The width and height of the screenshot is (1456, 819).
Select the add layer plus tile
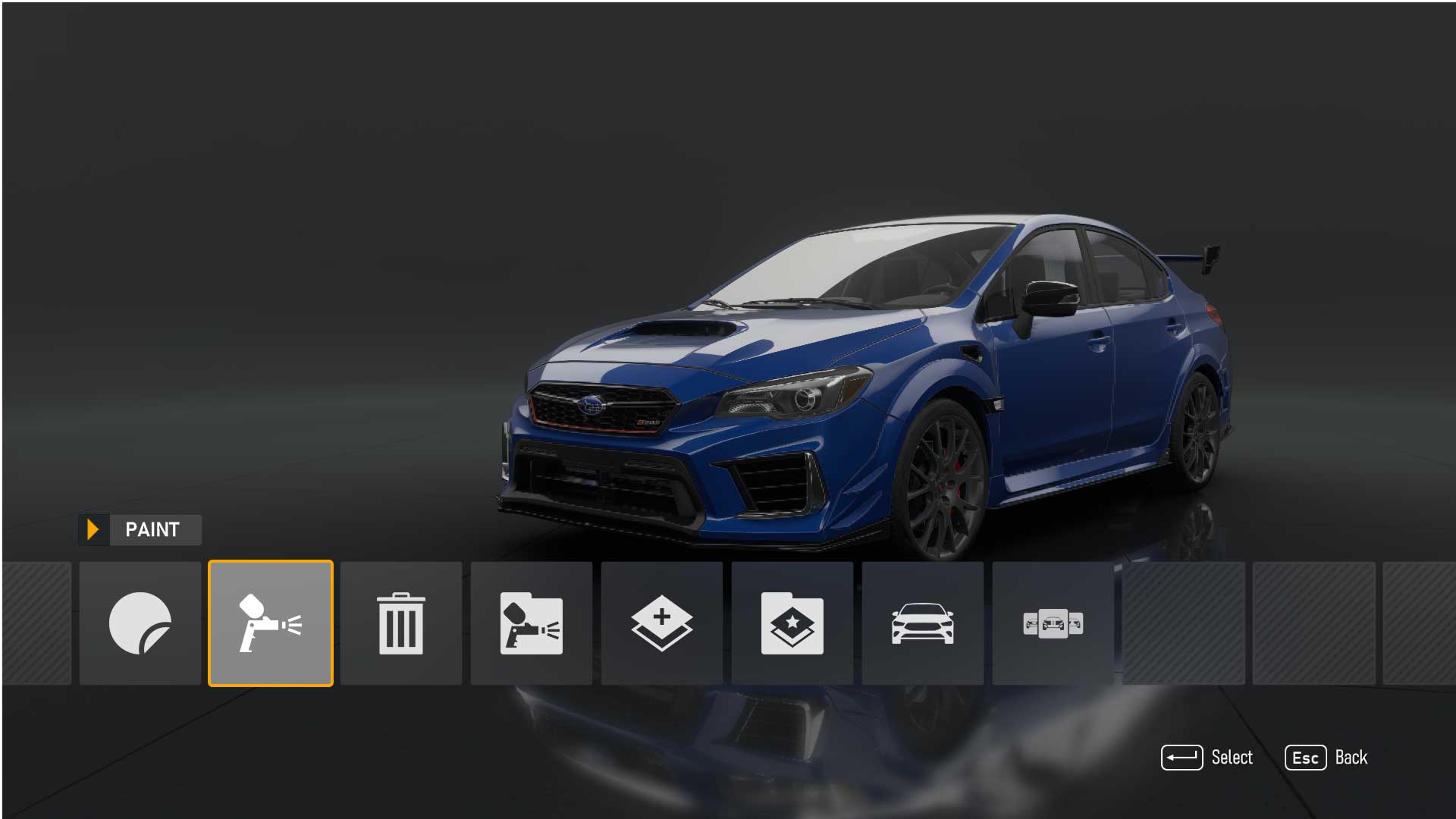(x=662, y=623)
